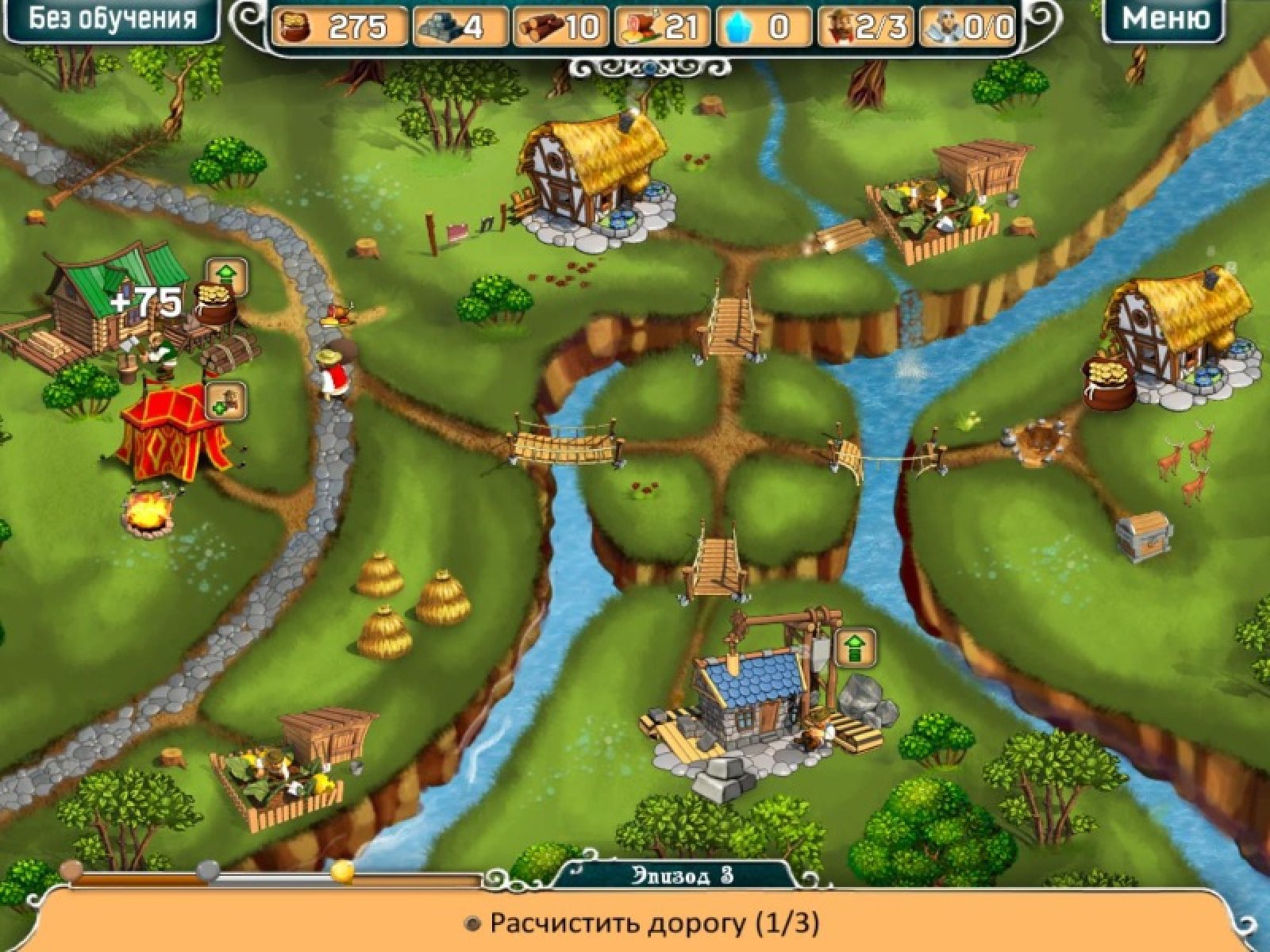1270x952 pixels.
Task: Upgrade the sawmill via its green arrow icon
Action: (227, 275)
